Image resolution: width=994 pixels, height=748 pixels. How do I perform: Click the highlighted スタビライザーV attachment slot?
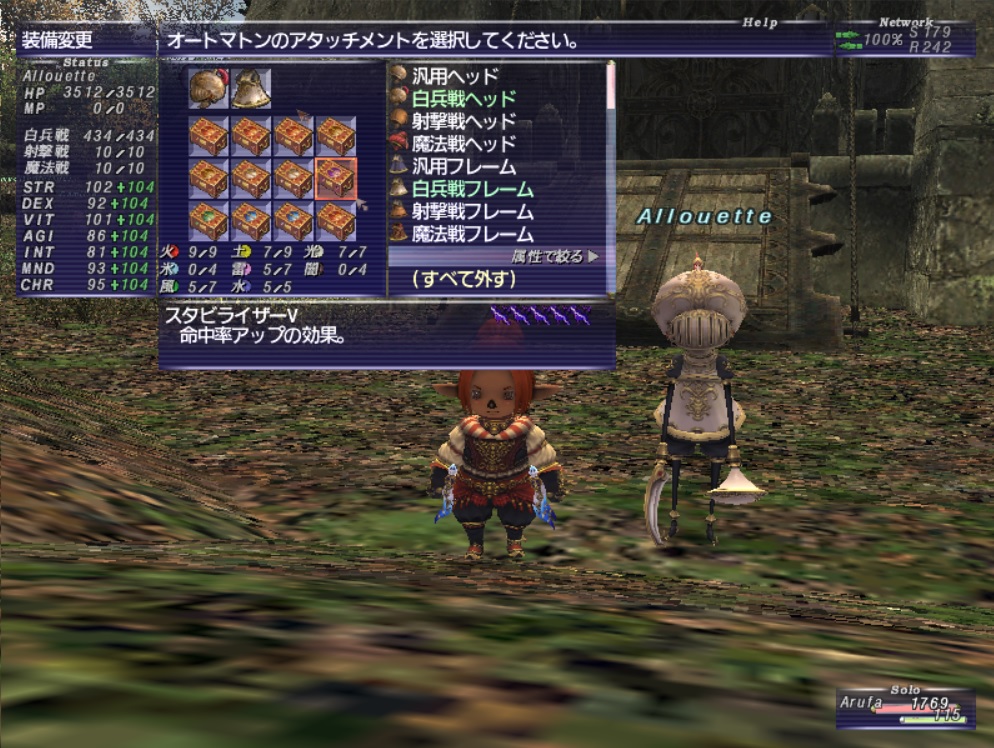[335, 178]
